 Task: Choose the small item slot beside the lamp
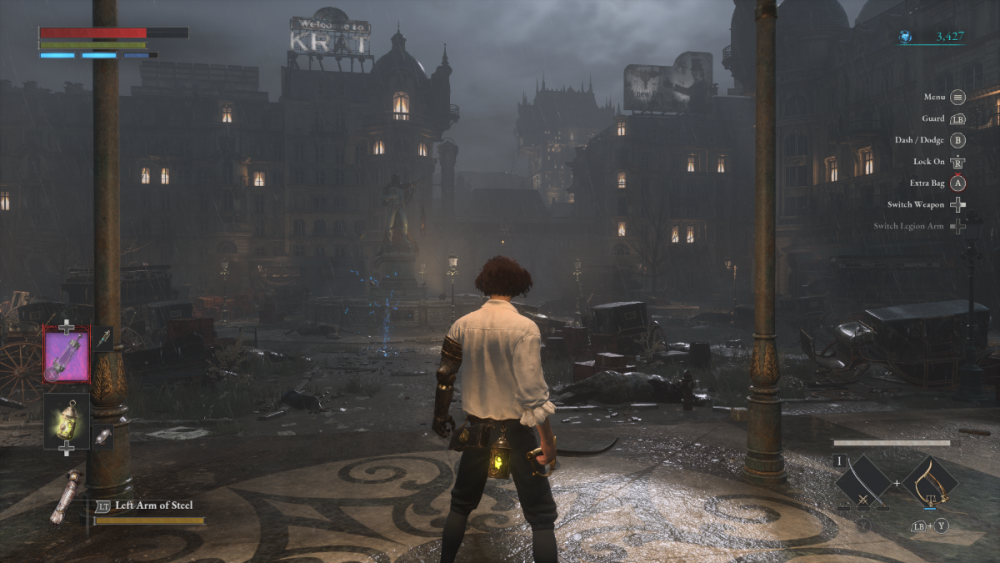pos(102,437)
